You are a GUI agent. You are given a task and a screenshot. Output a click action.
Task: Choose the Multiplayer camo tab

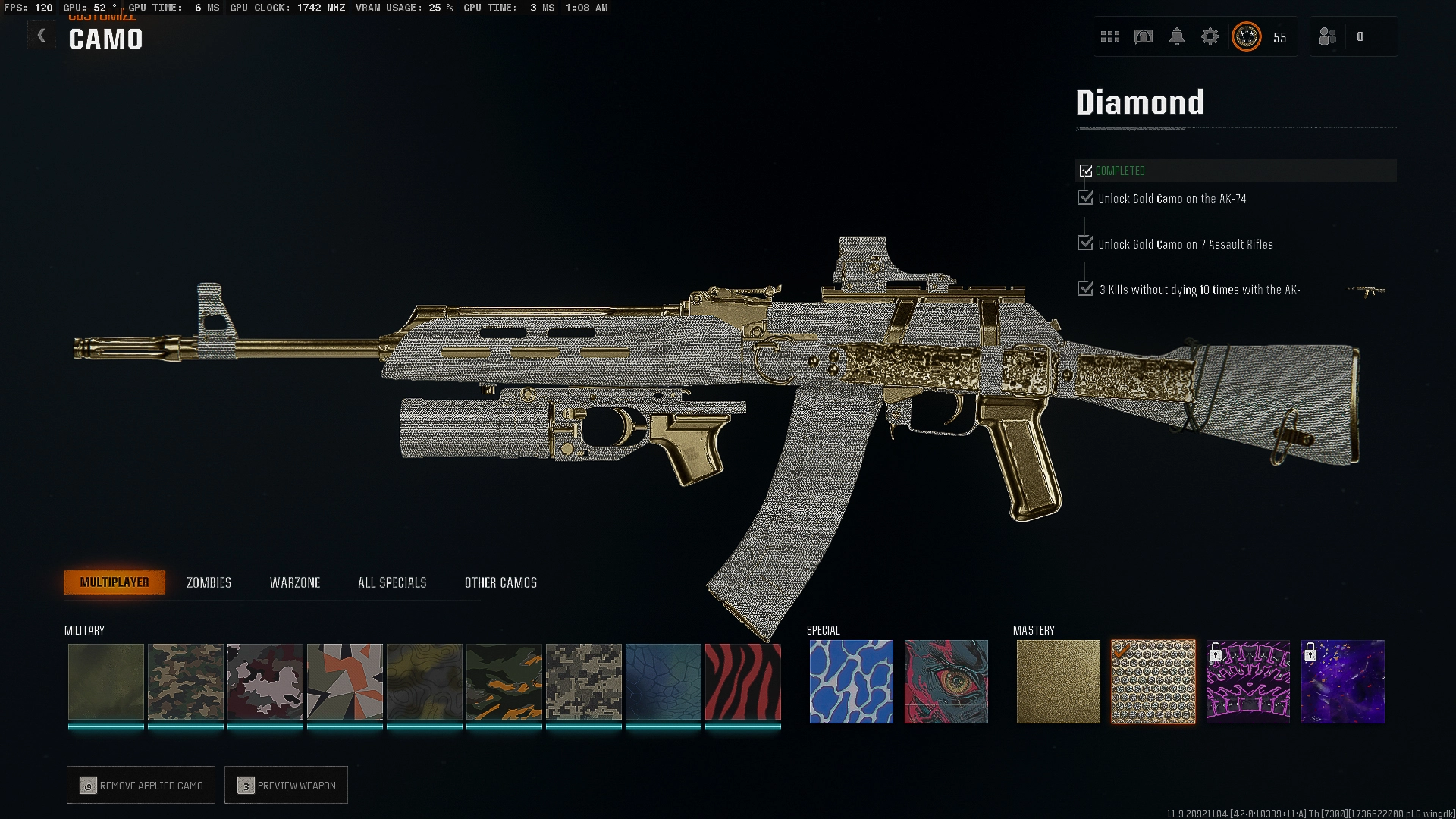pos(115,582)
